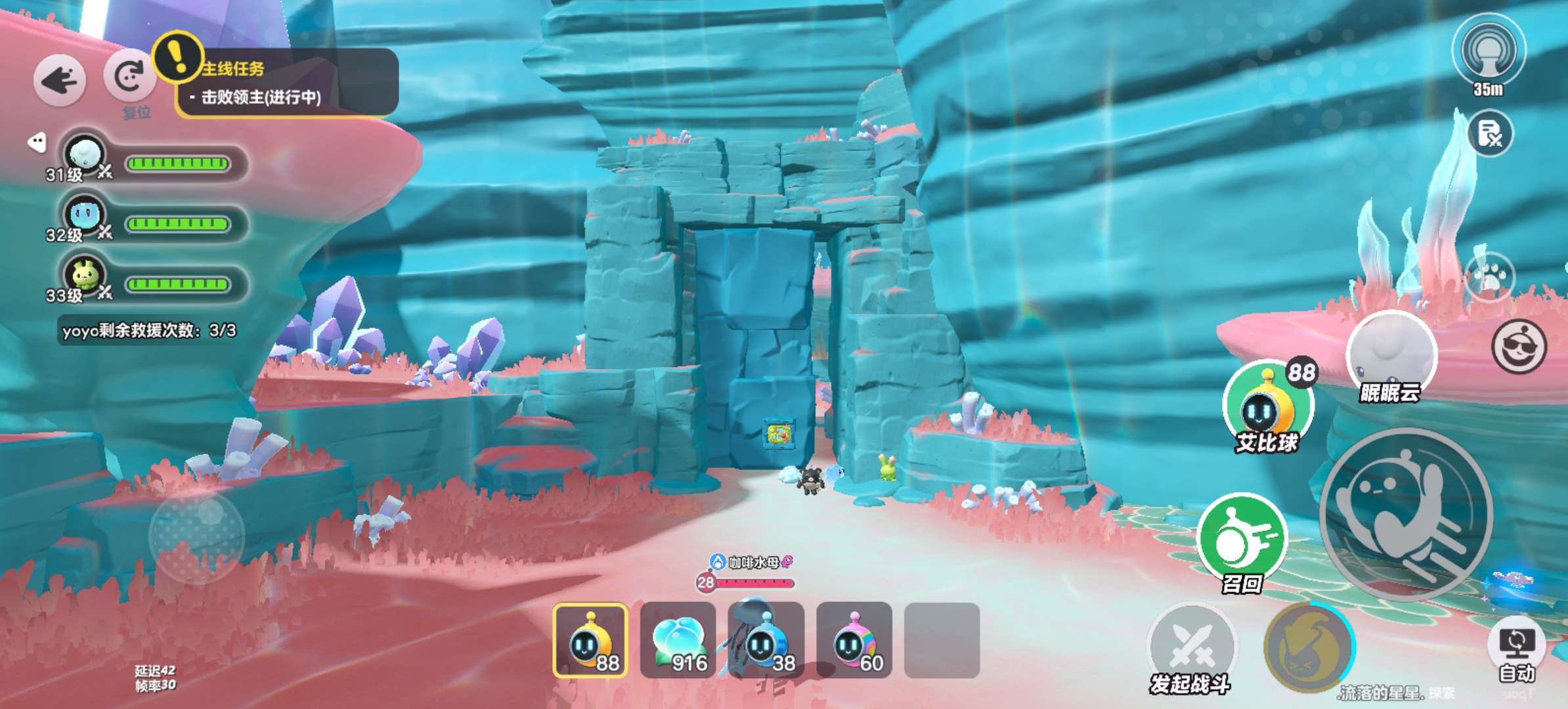Tap the 召回 recall button
1568x709 pixels.
[x=1242, y=538]
